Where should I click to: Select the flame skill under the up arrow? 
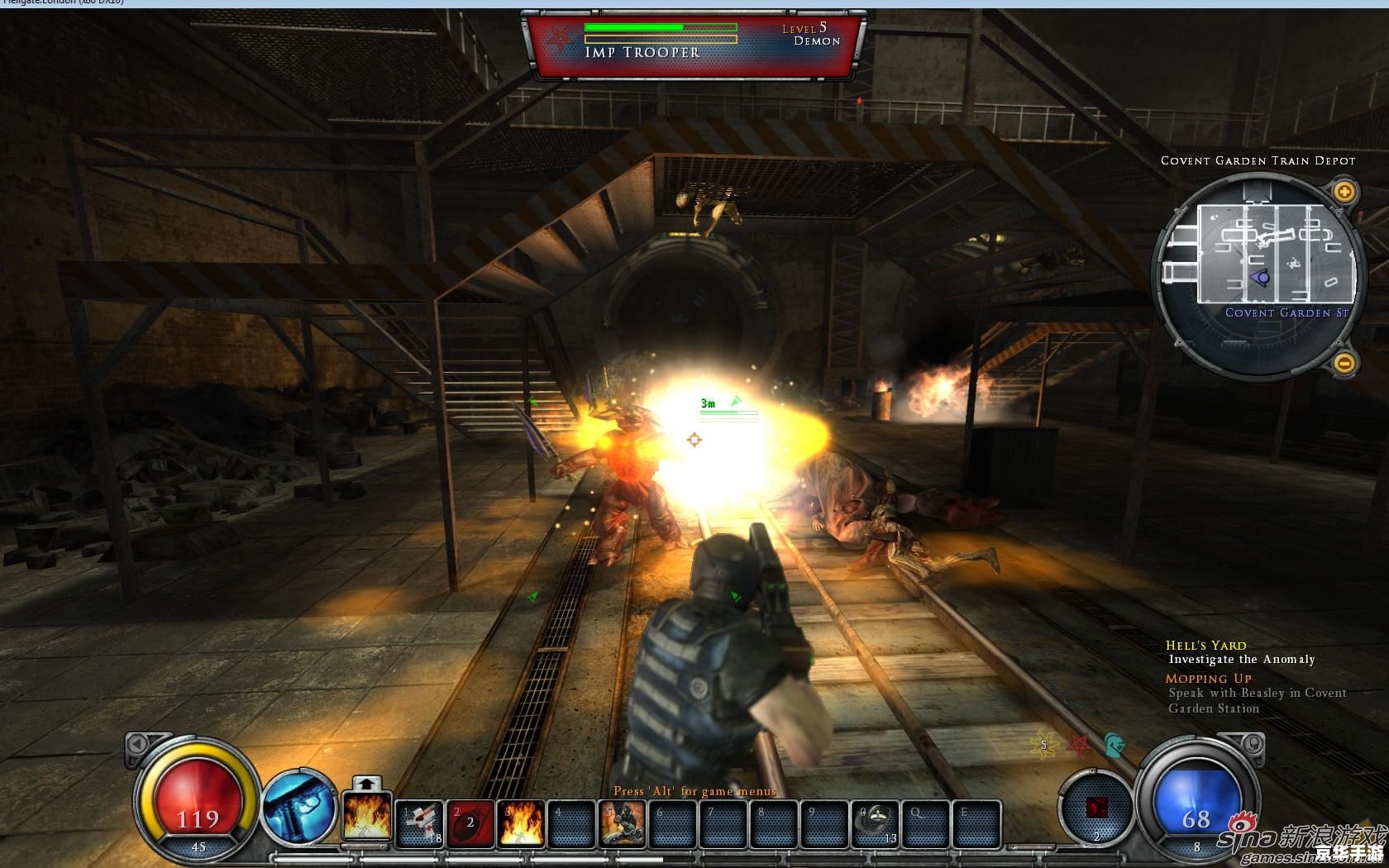coord(366,818)
